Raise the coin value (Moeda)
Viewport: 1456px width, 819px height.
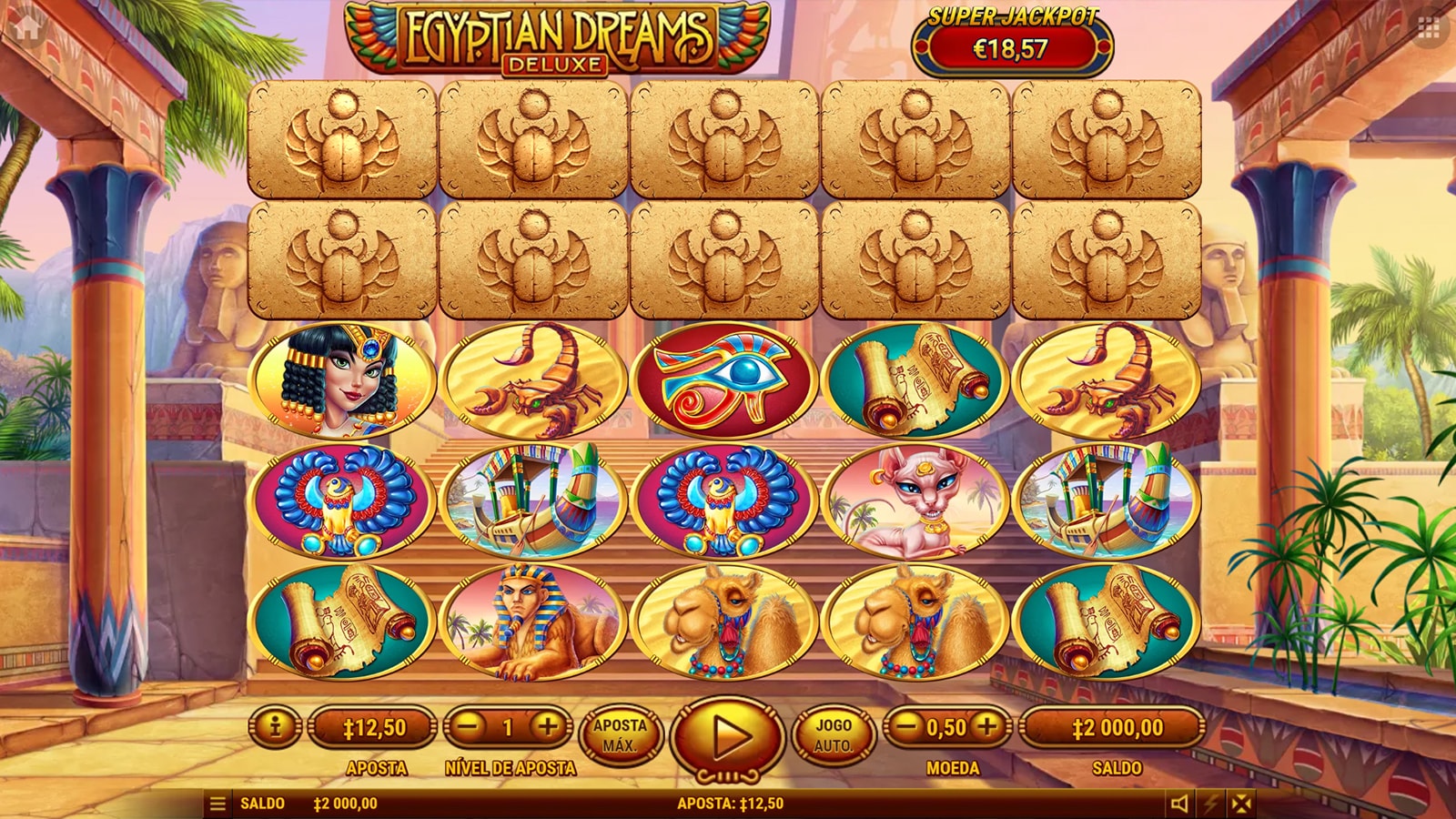(987, 727)
